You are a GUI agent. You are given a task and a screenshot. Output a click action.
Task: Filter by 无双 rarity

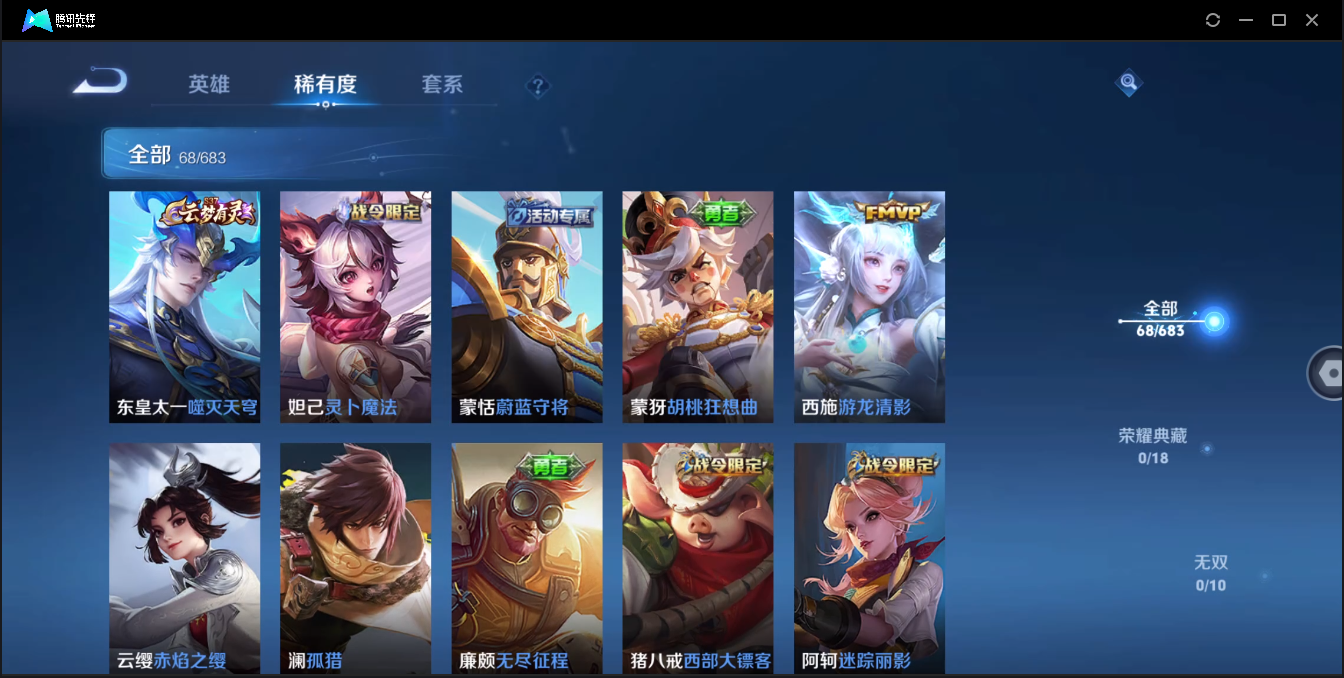point(1210,572)
